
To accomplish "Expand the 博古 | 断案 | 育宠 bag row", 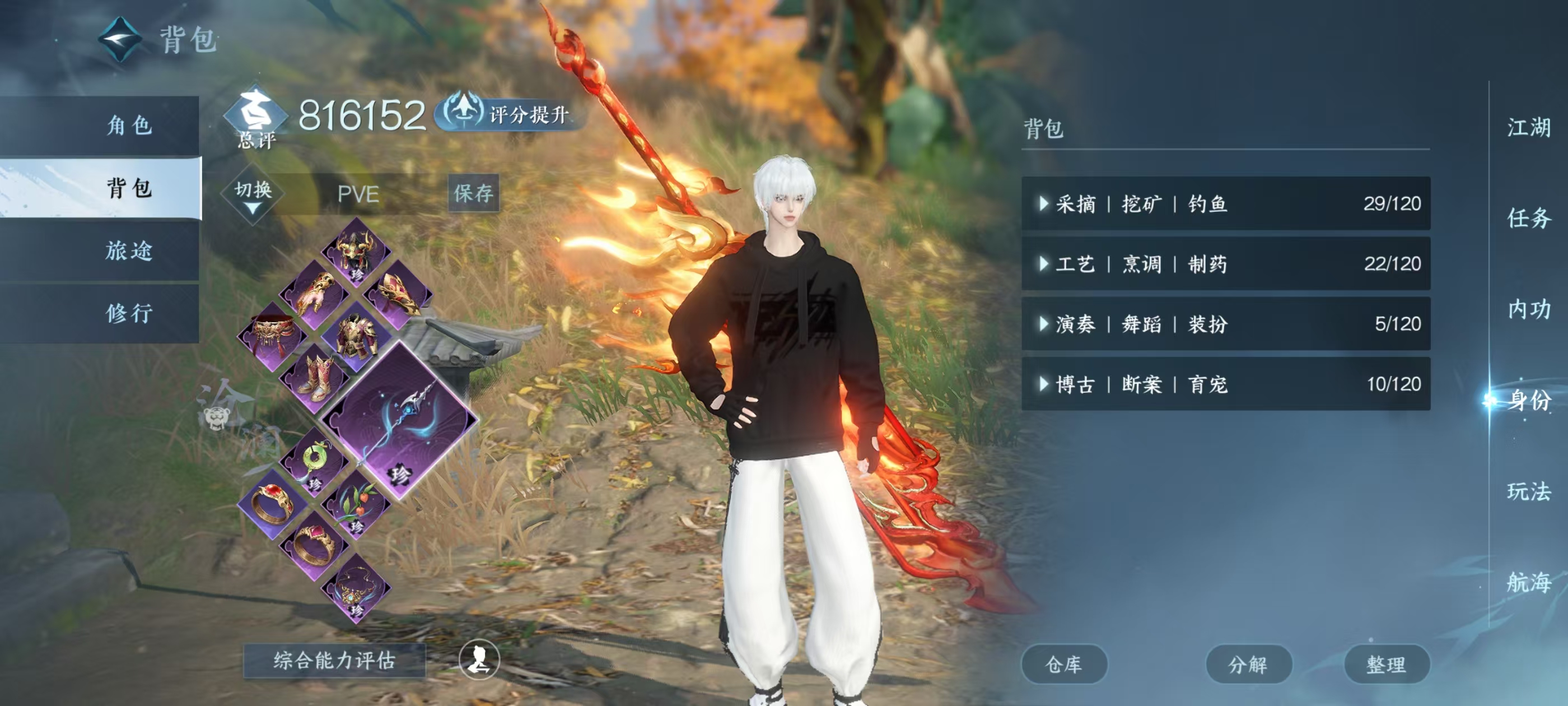I will pyautogui.click(x=1225, y=384).
